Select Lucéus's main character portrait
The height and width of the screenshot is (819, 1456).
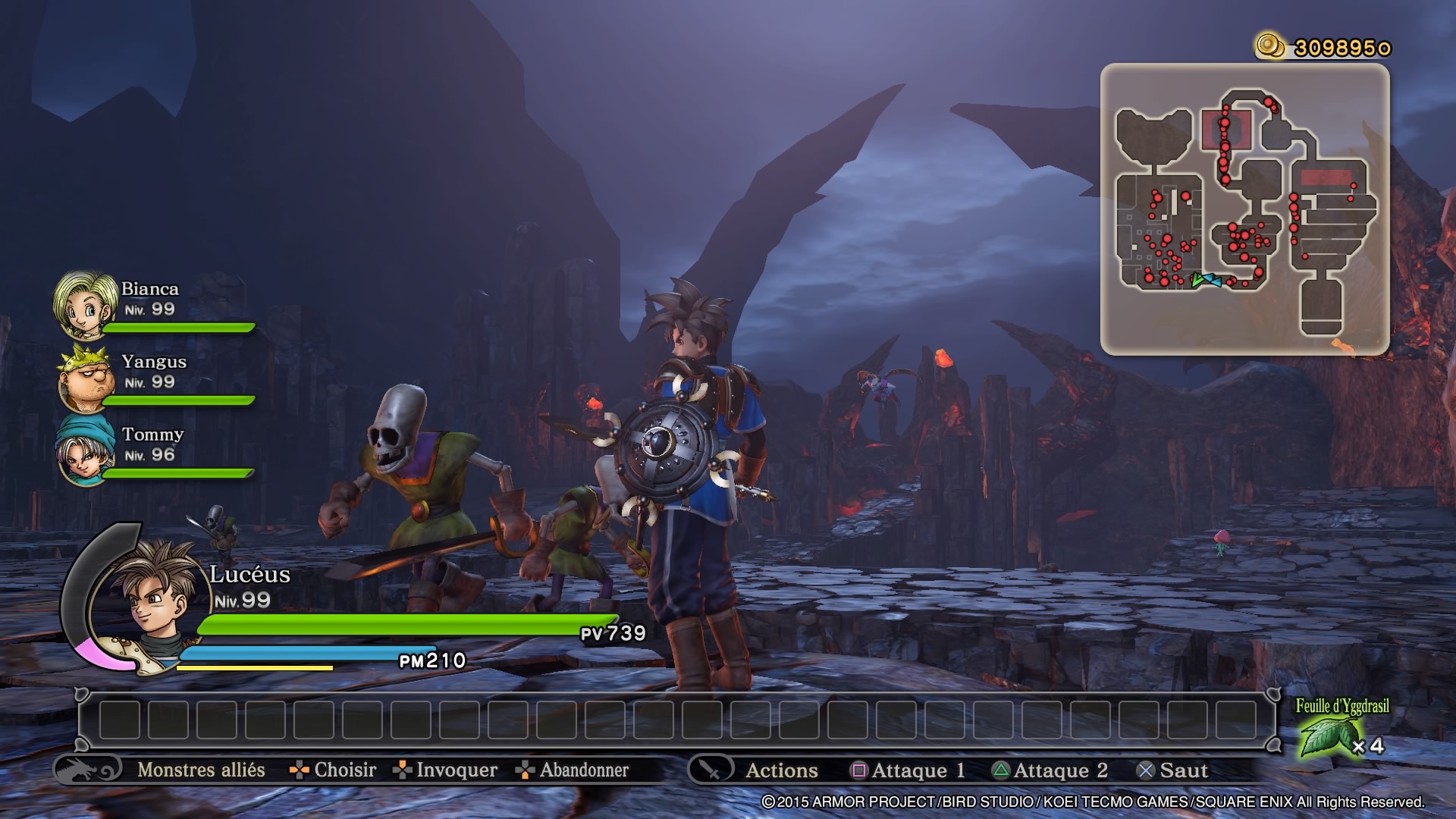[150, 599]
